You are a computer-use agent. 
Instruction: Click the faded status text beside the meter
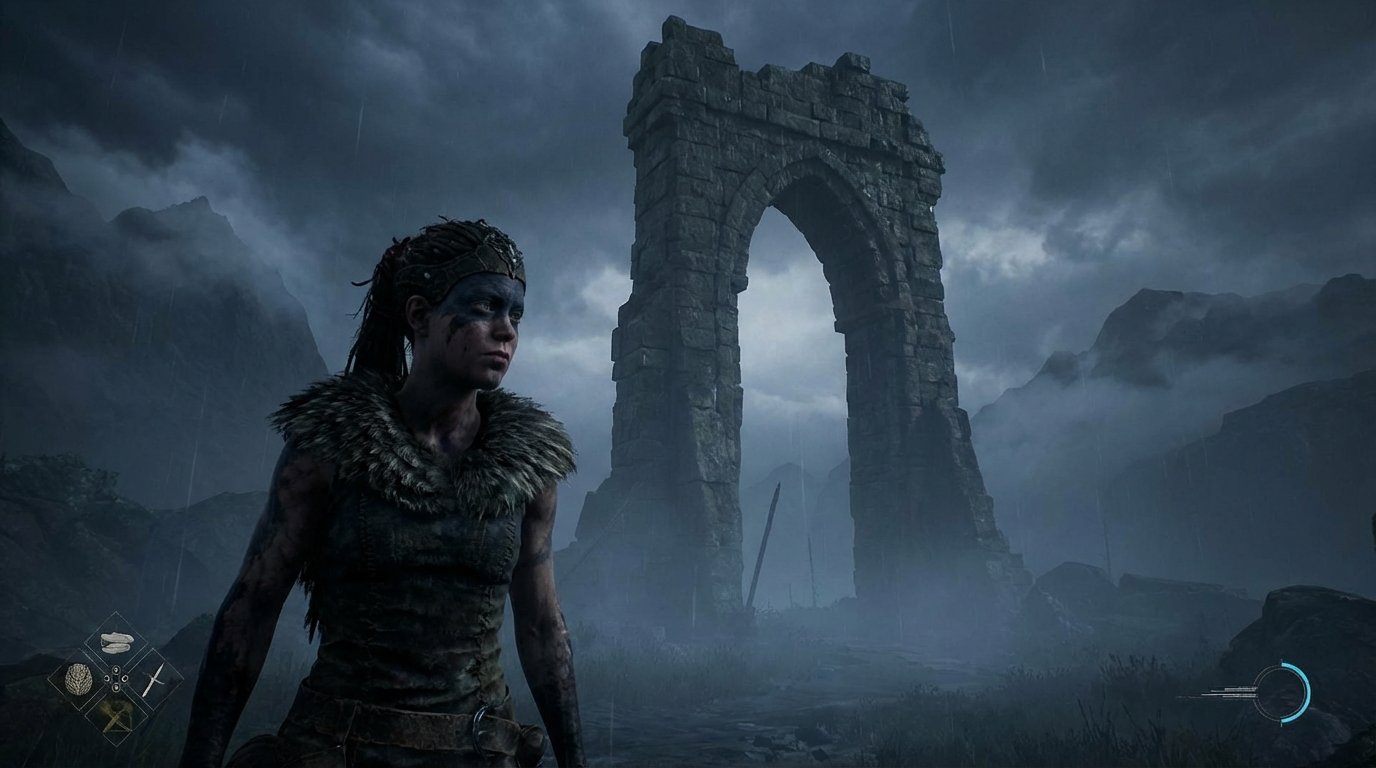tap(1230, 693)
